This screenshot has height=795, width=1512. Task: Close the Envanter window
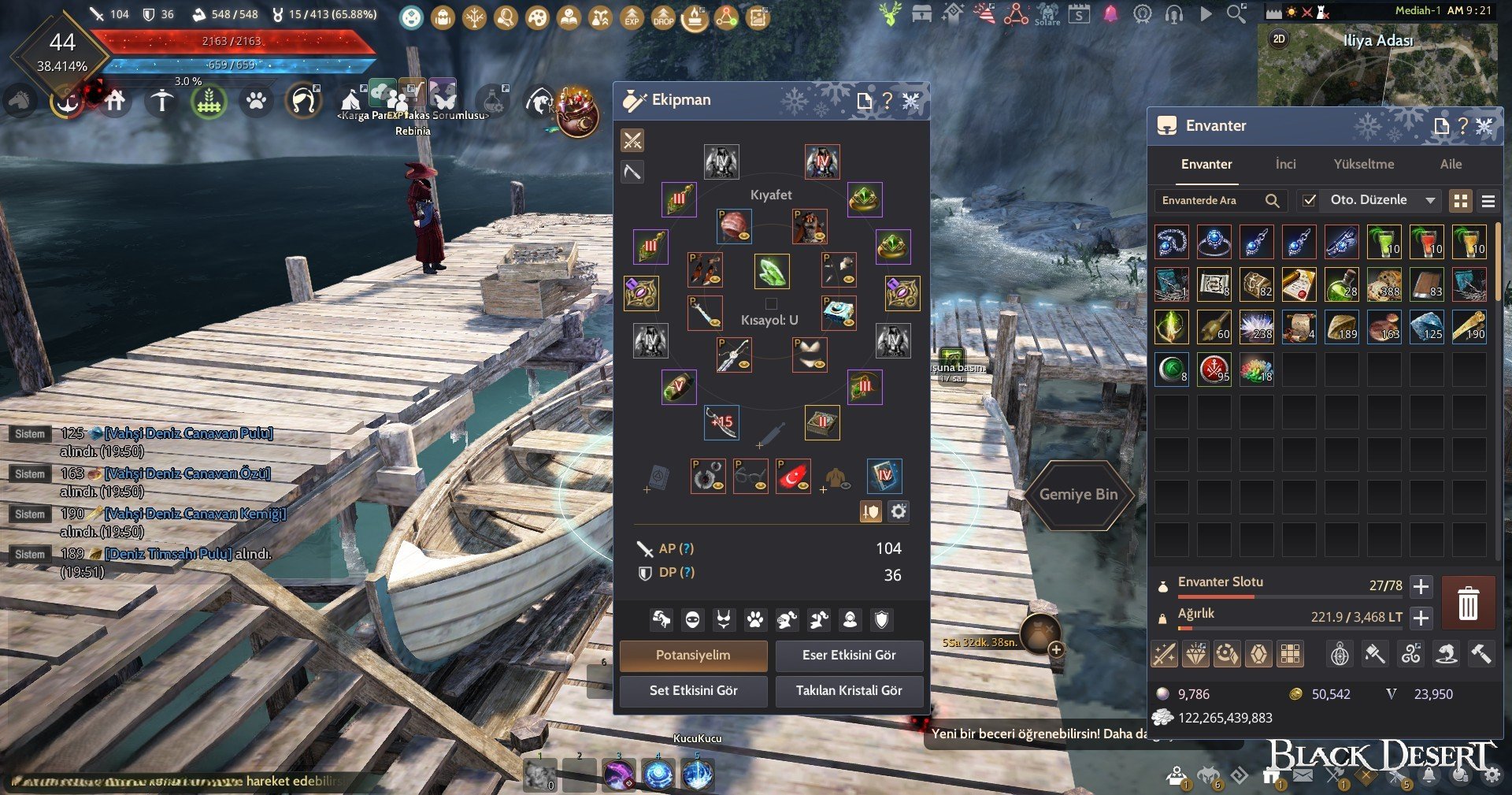click(x=1484, y=126)
